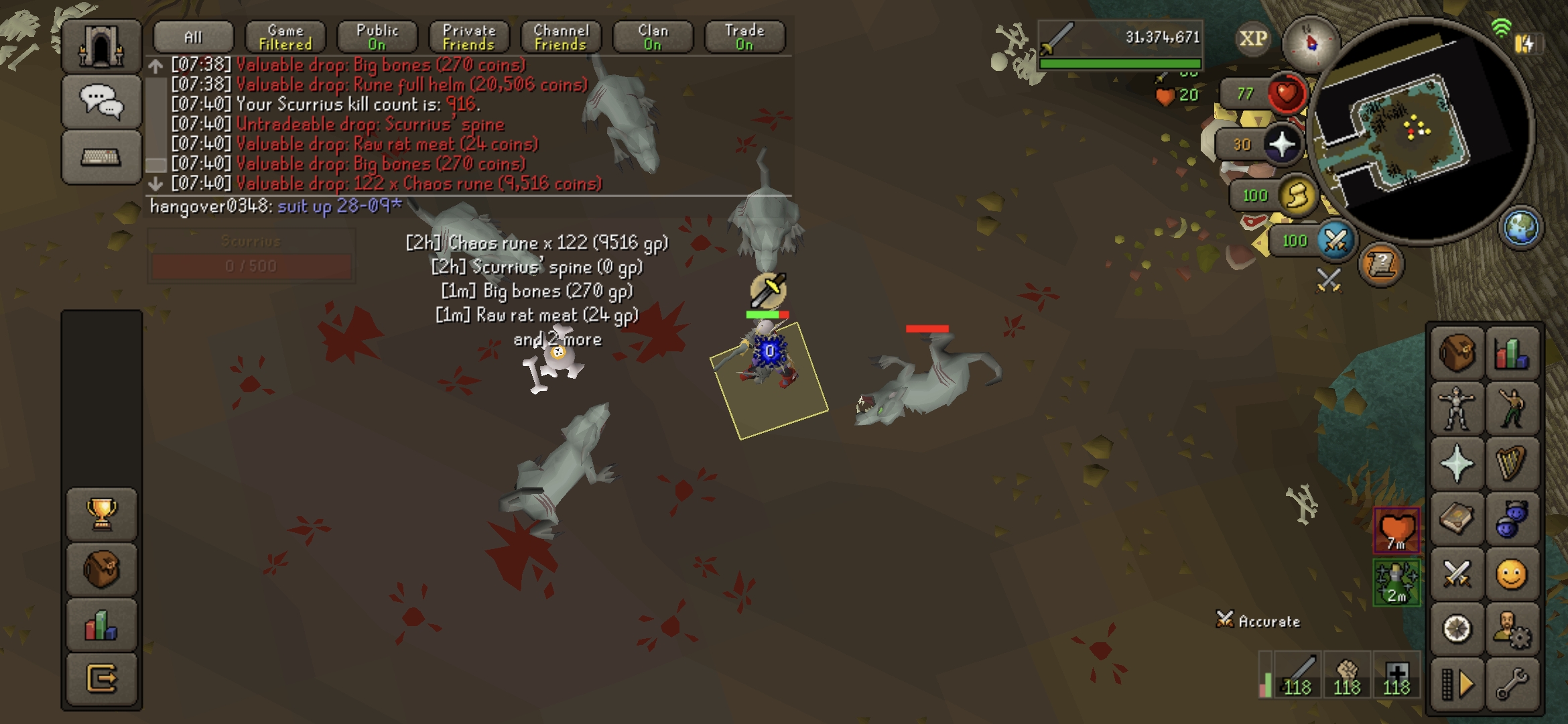Viewport: 1568px width, 724px height.
Task: Toggle run with the run energy orb
Action: 1297,195
